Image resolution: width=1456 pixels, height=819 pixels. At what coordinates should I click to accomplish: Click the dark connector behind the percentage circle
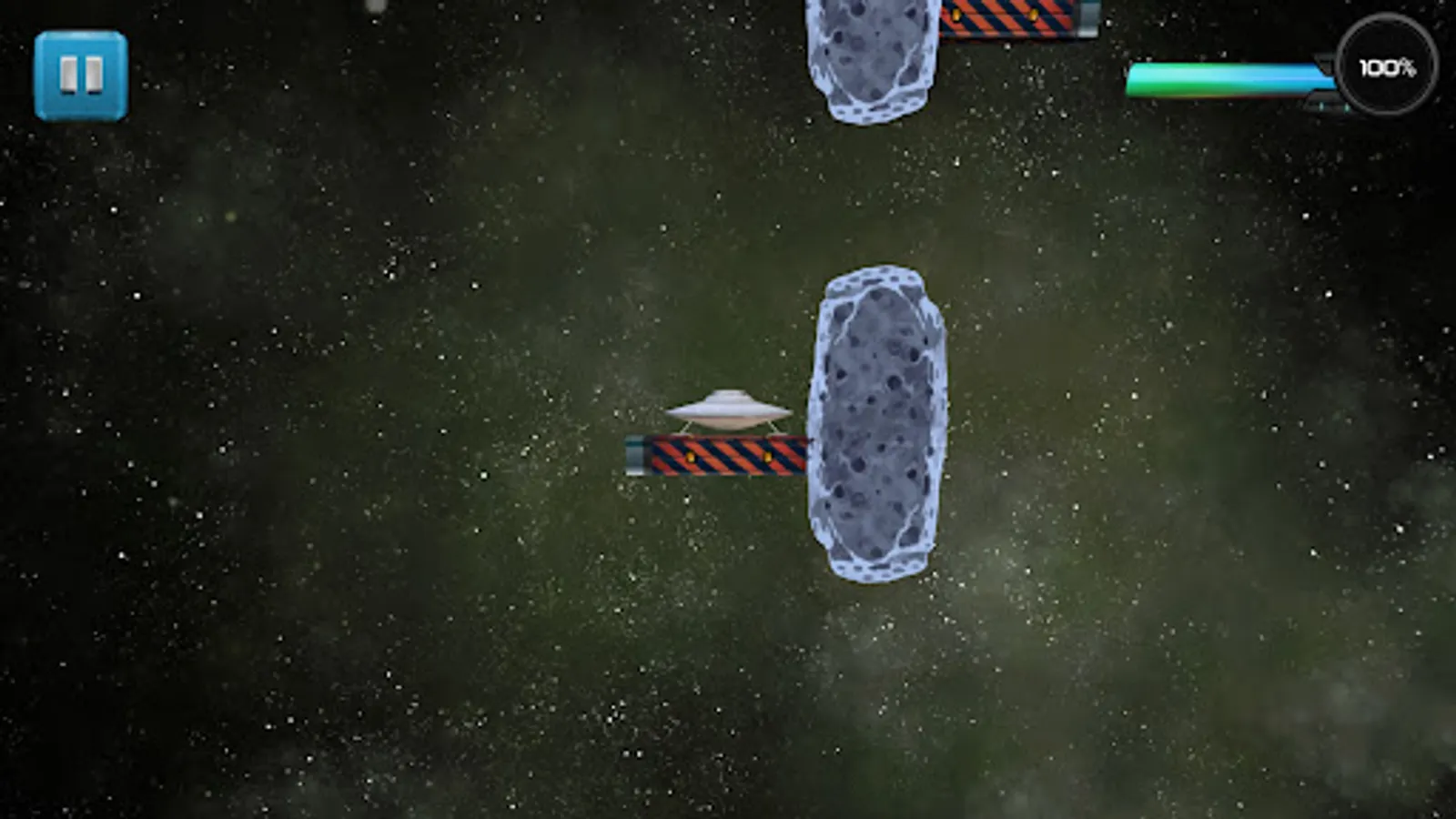[1327, 59]
